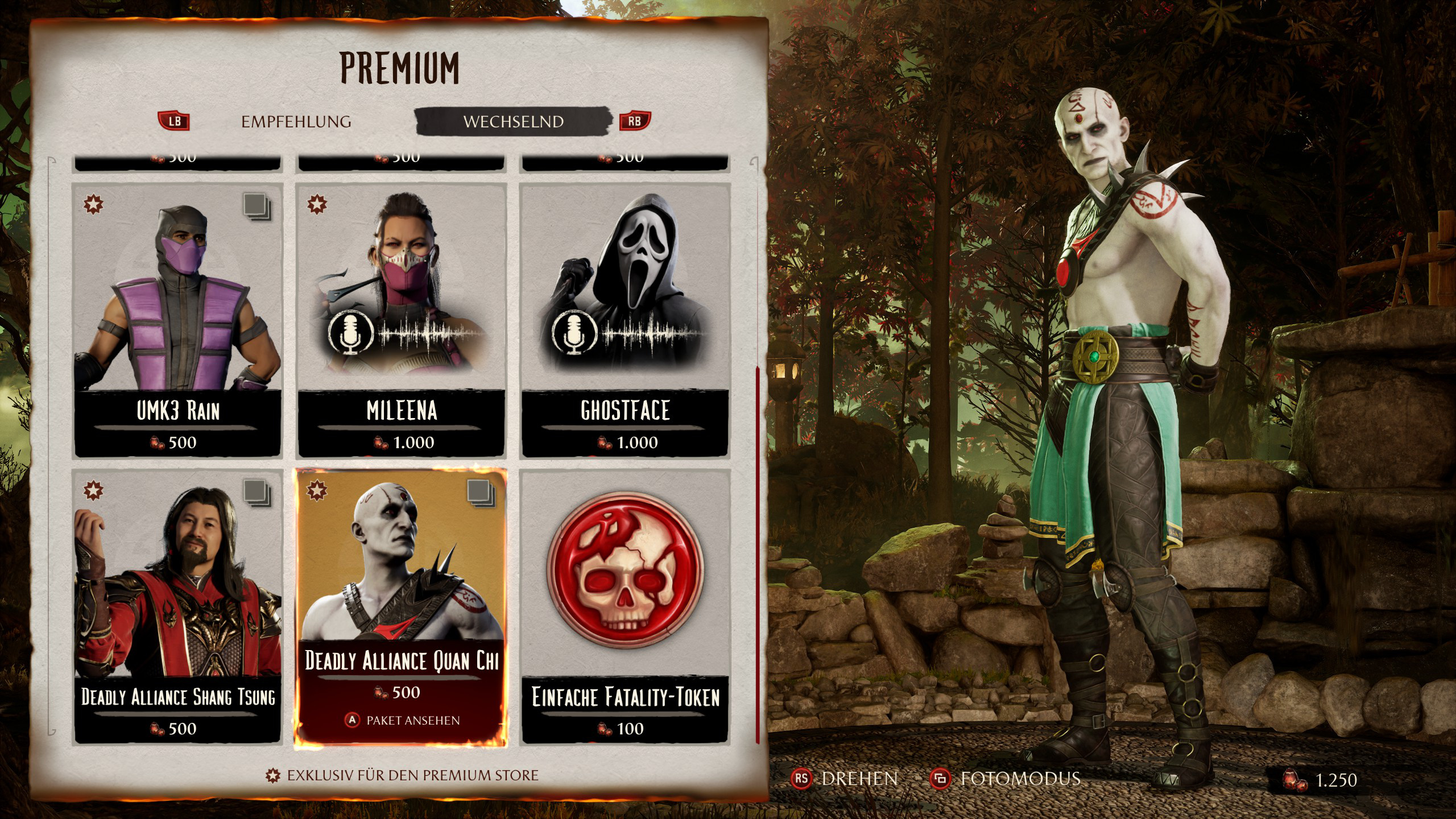Select the Wechselnd tab

tap(513, 122)
